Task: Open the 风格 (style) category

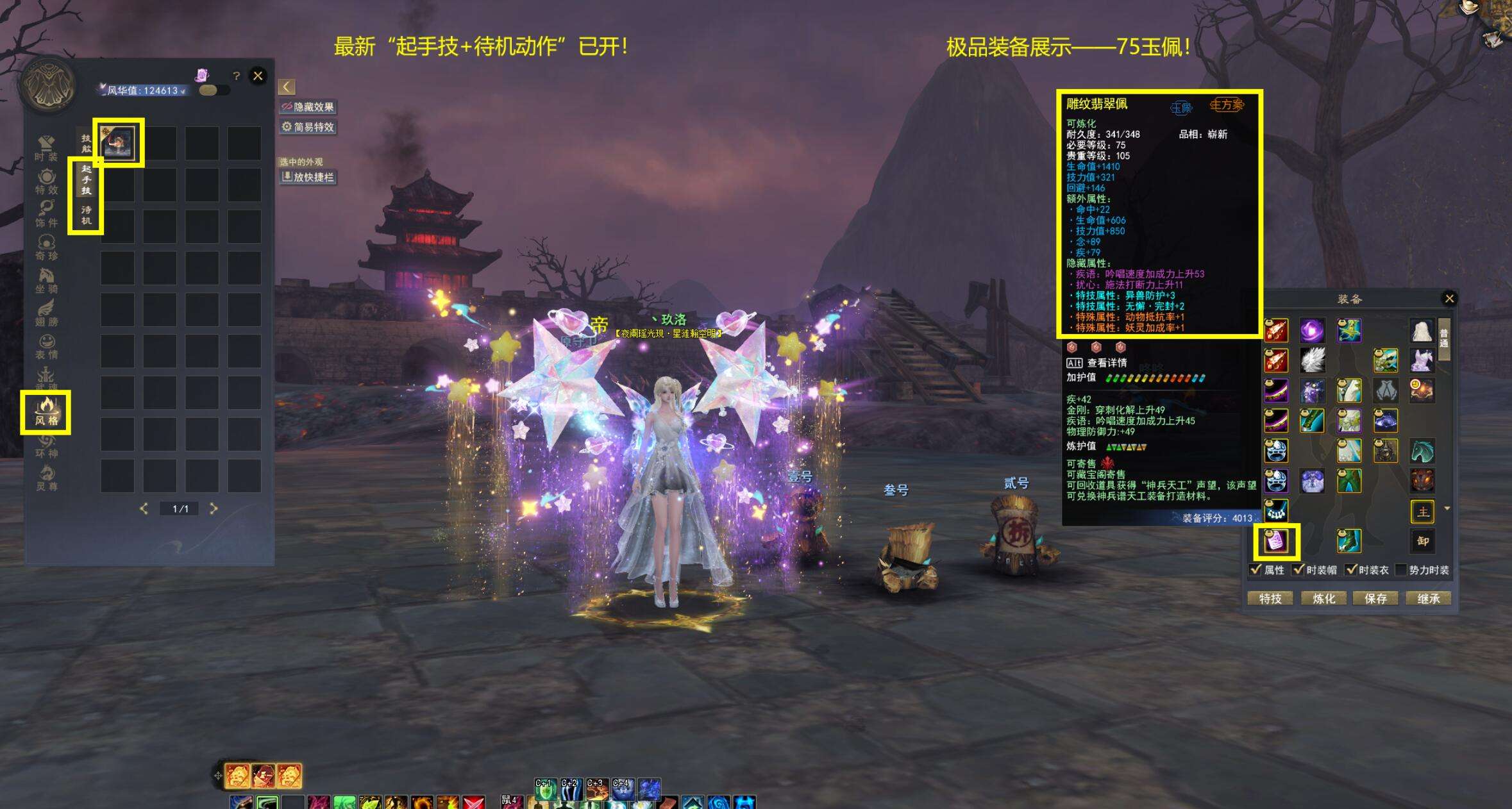Action: point(46,412)
